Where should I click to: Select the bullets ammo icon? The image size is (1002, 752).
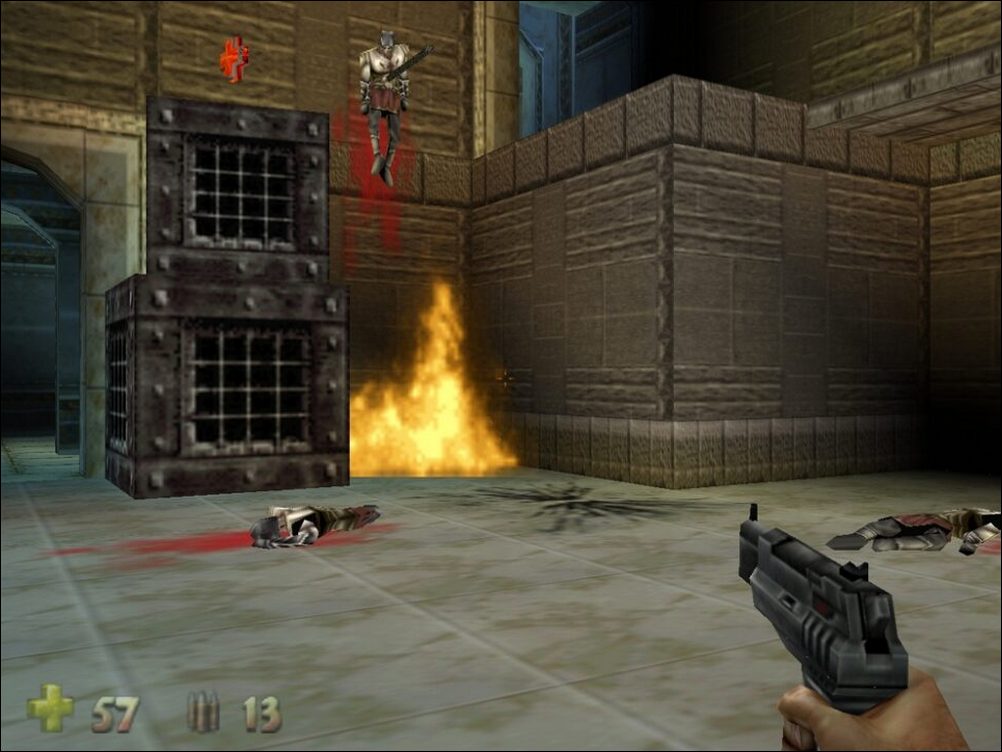click(x=203, y=711)
